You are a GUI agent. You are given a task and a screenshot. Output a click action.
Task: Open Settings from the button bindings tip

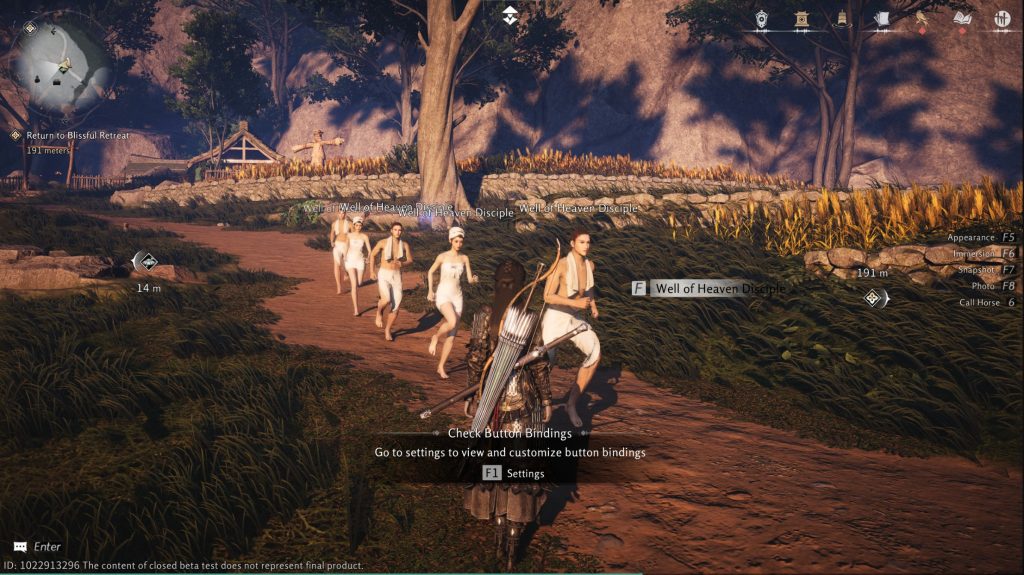(x=514, y=473)
